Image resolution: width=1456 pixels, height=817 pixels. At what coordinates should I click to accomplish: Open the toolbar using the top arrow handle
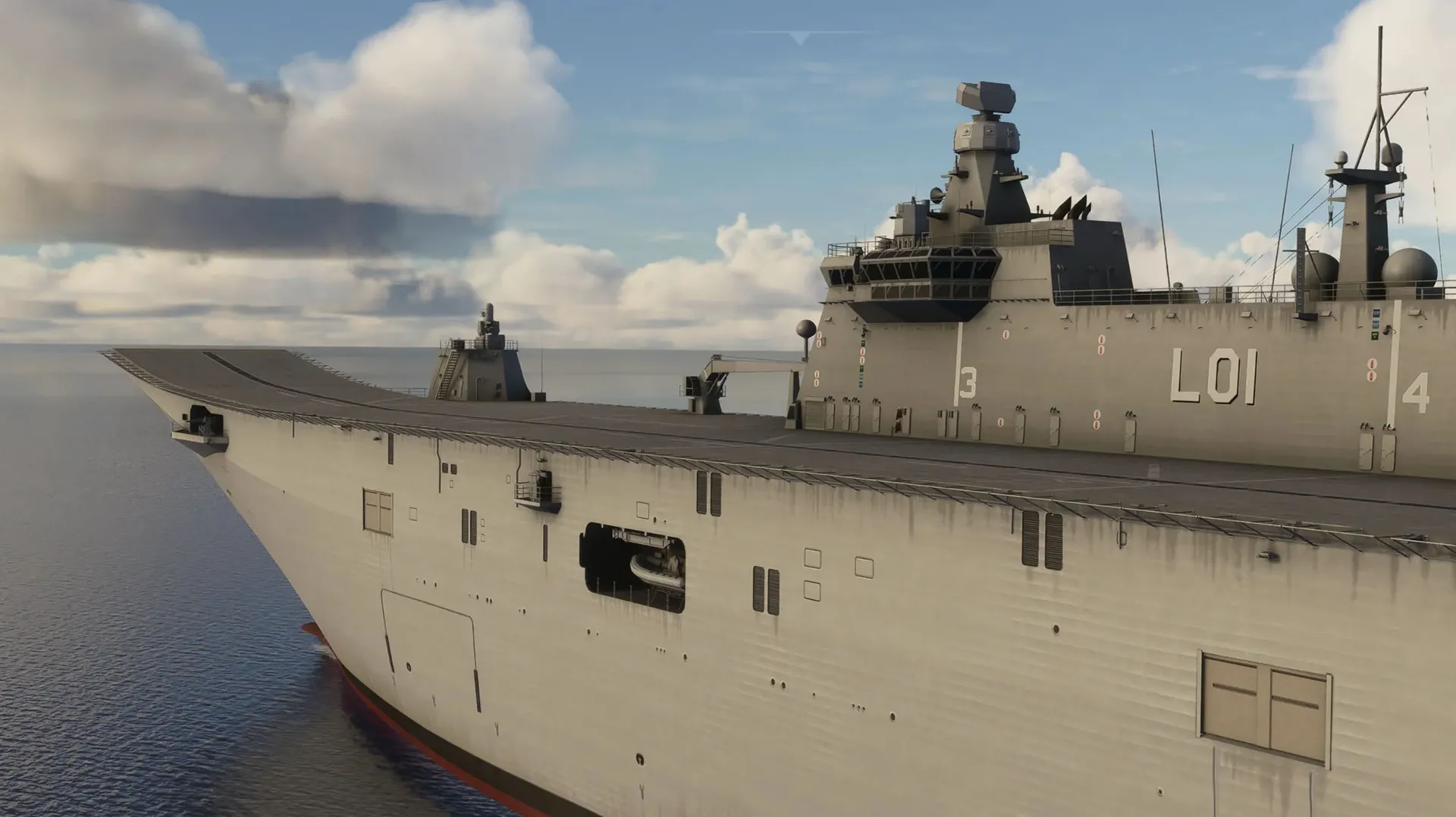[798, 37]
